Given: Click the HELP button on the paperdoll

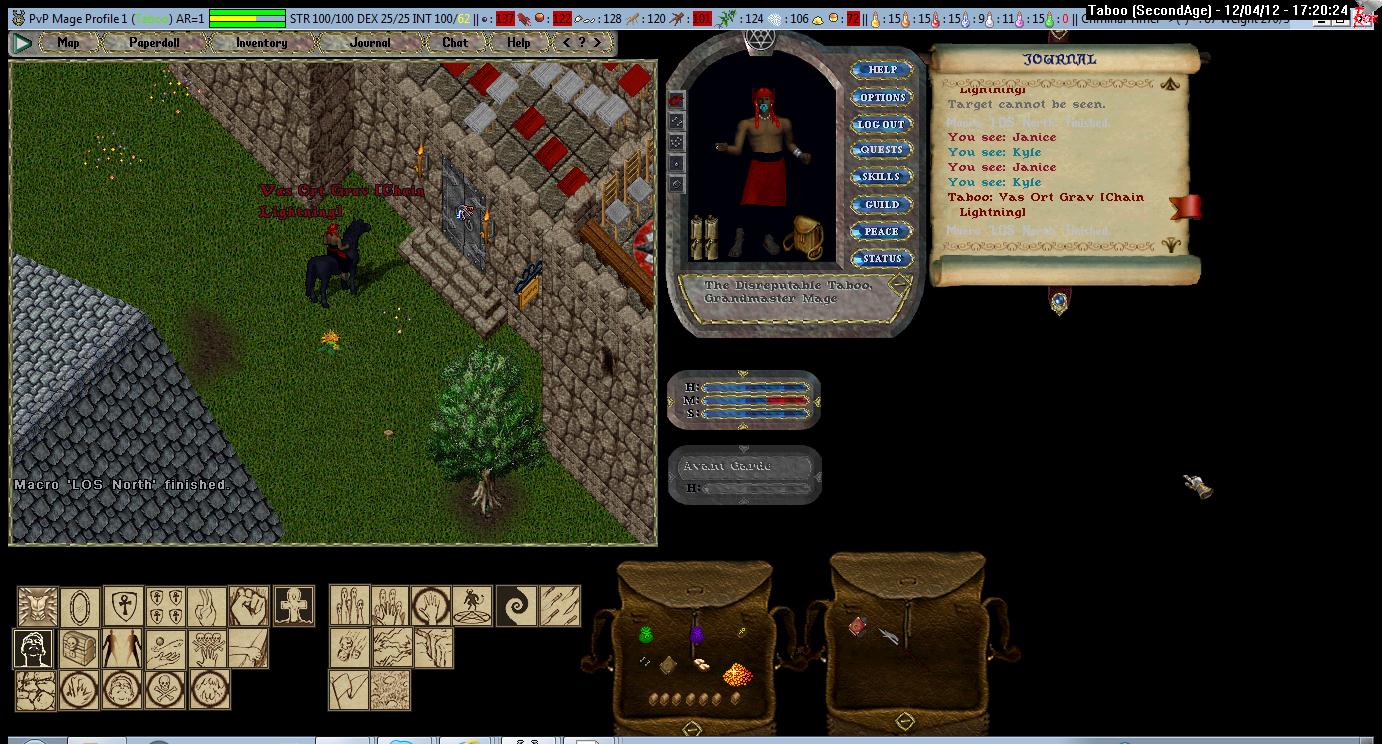Looking at the screenshot, I should click(881, 70).
